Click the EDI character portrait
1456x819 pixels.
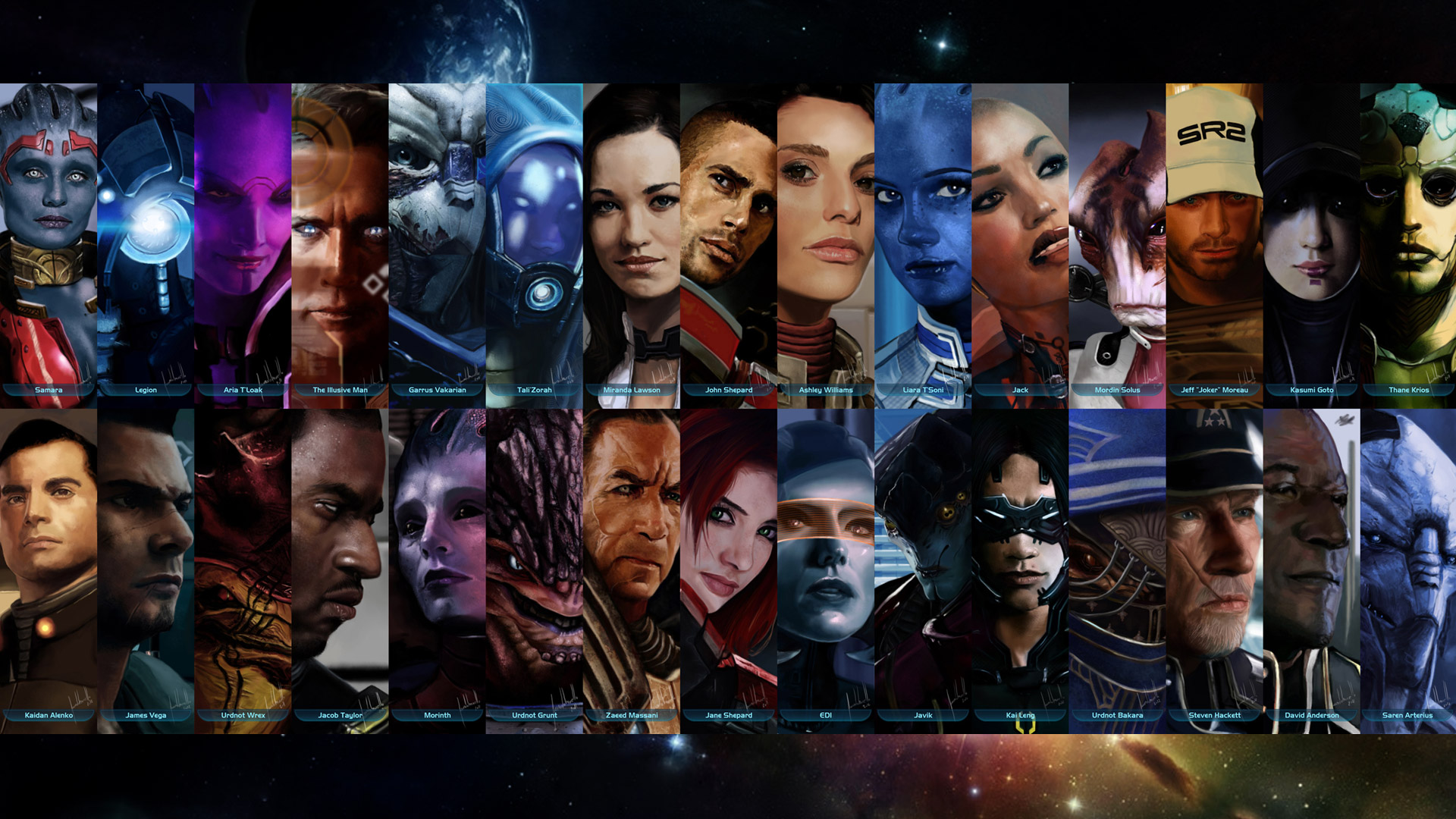point(826,569)
